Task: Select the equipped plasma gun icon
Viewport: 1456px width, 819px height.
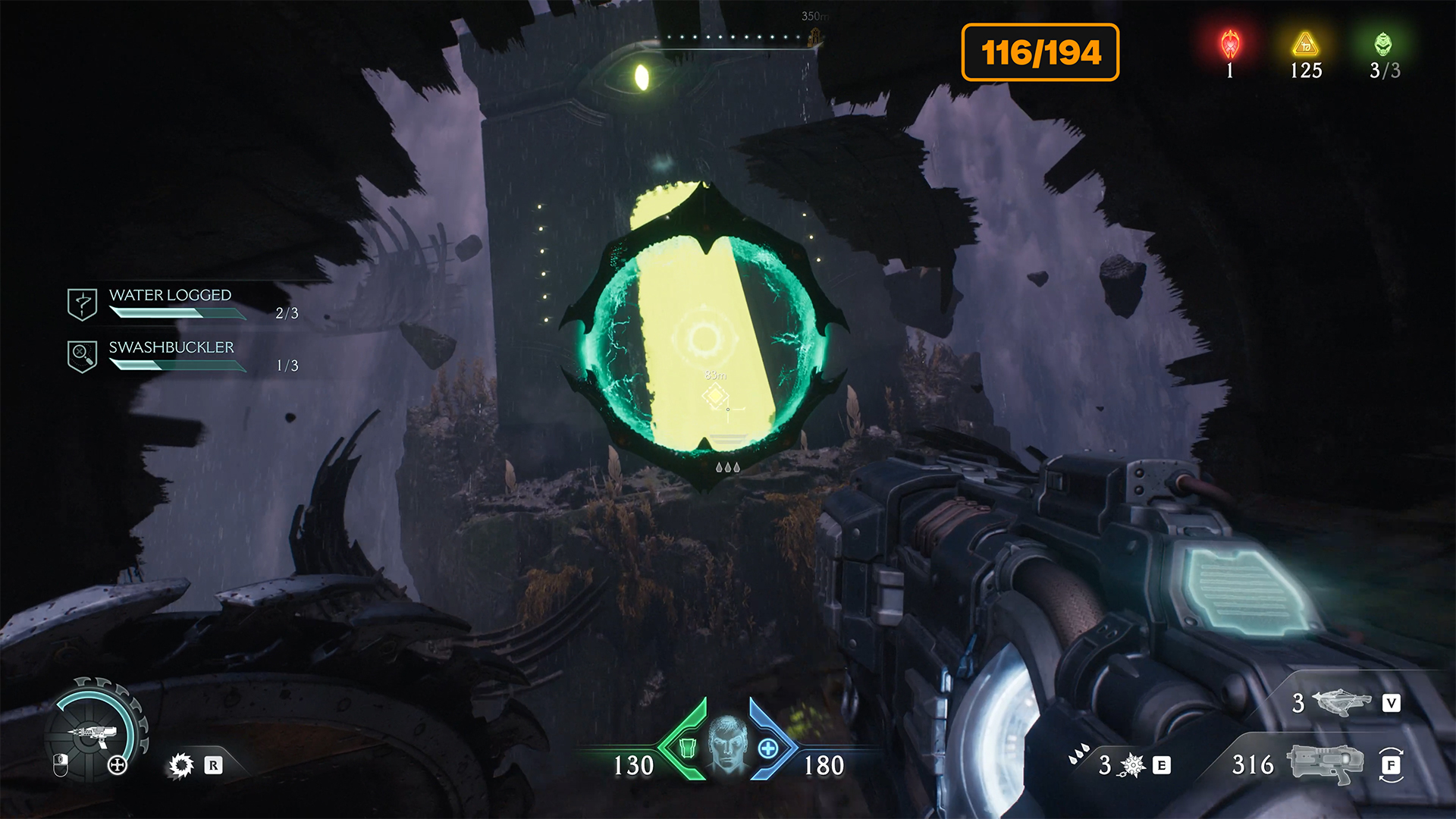Action: coord(1326,763)
